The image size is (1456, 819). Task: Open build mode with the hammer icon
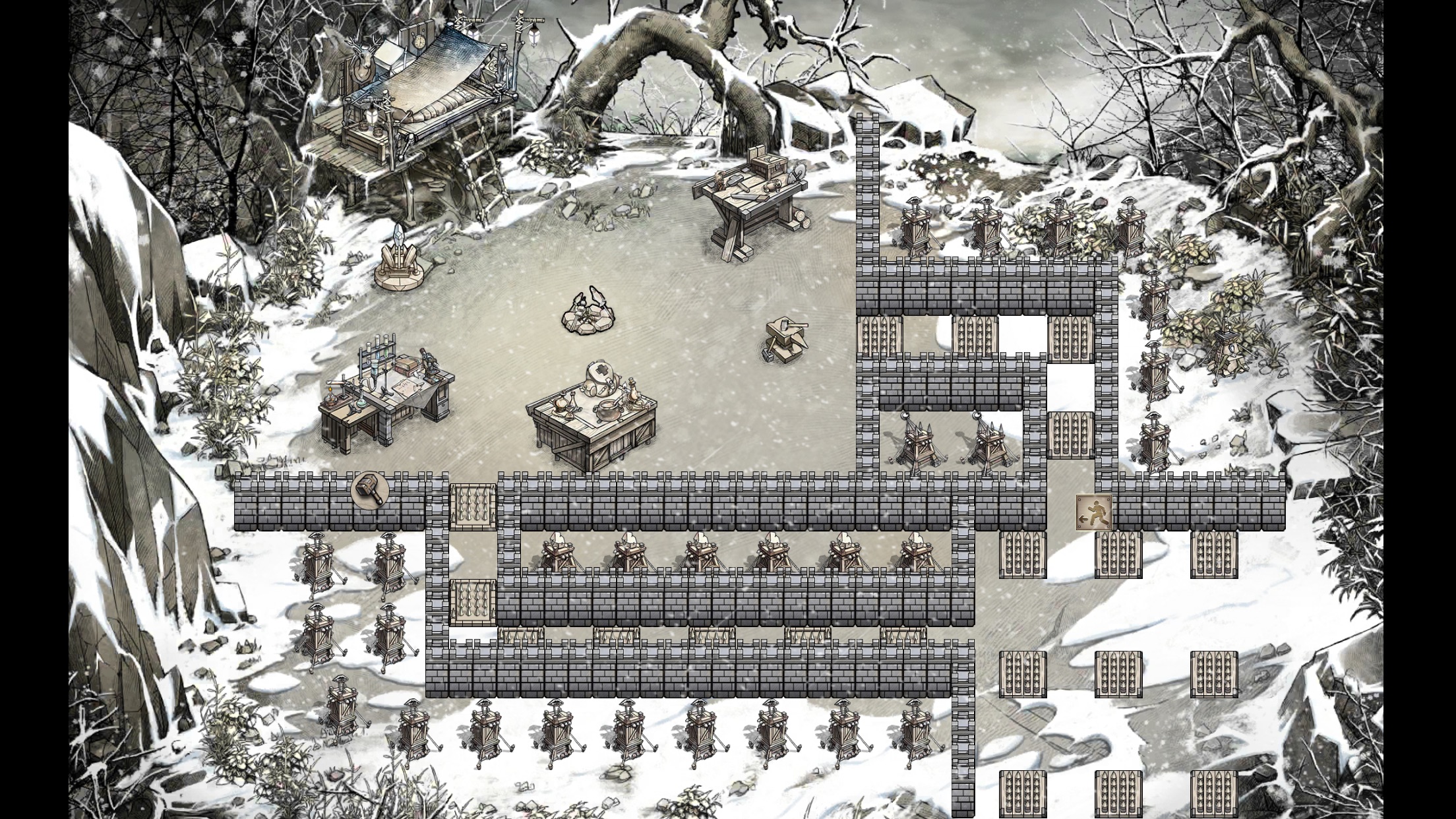(368, 490)
